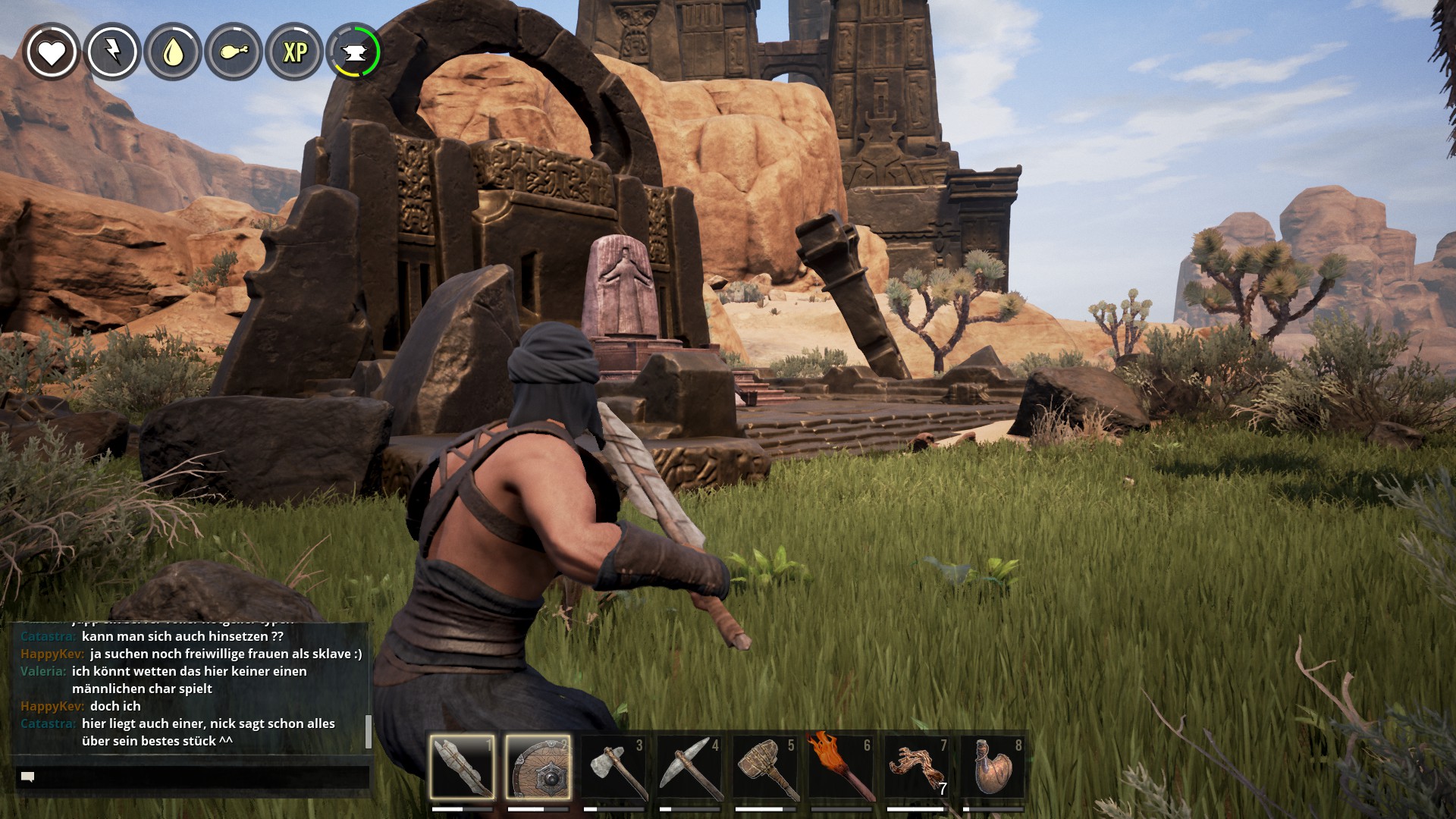Click the anvil encumbrance icon

click(x=353, y=52)
